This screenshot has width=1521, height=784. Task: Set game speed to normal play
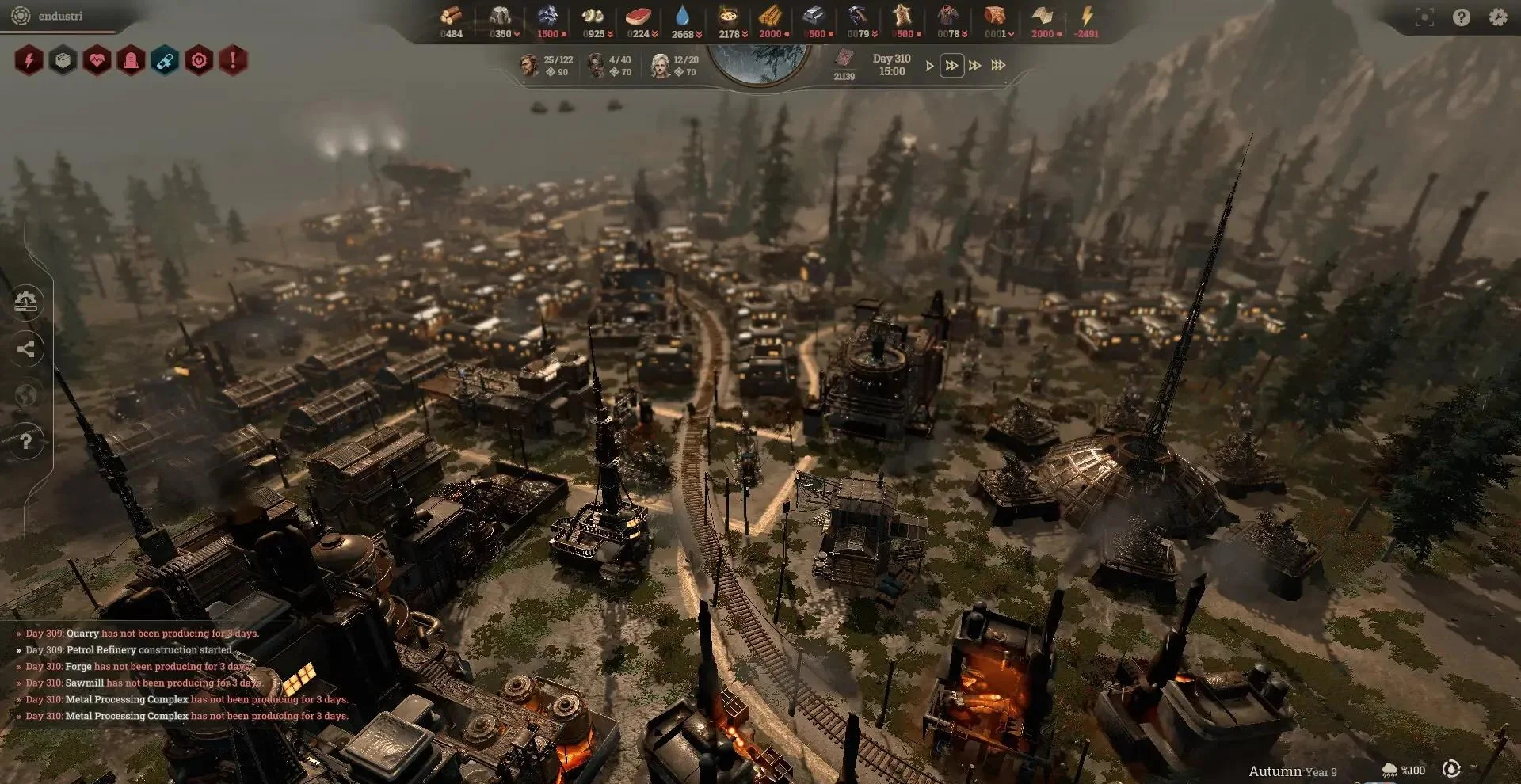pos(929,66)
